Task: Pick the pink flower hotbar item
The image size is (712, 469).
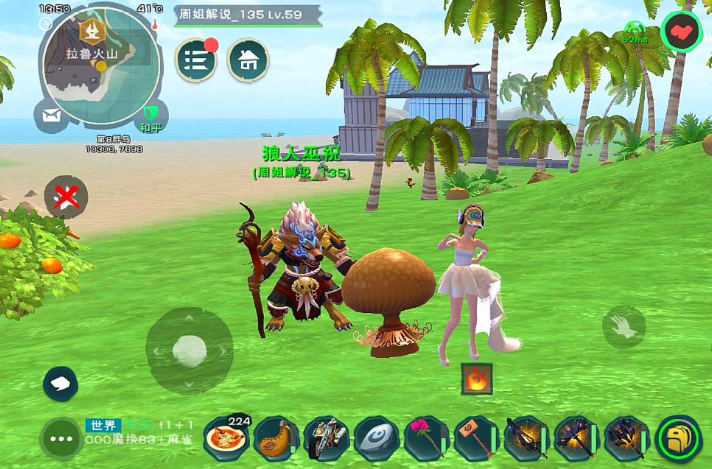Action: (x=426, y=437)
